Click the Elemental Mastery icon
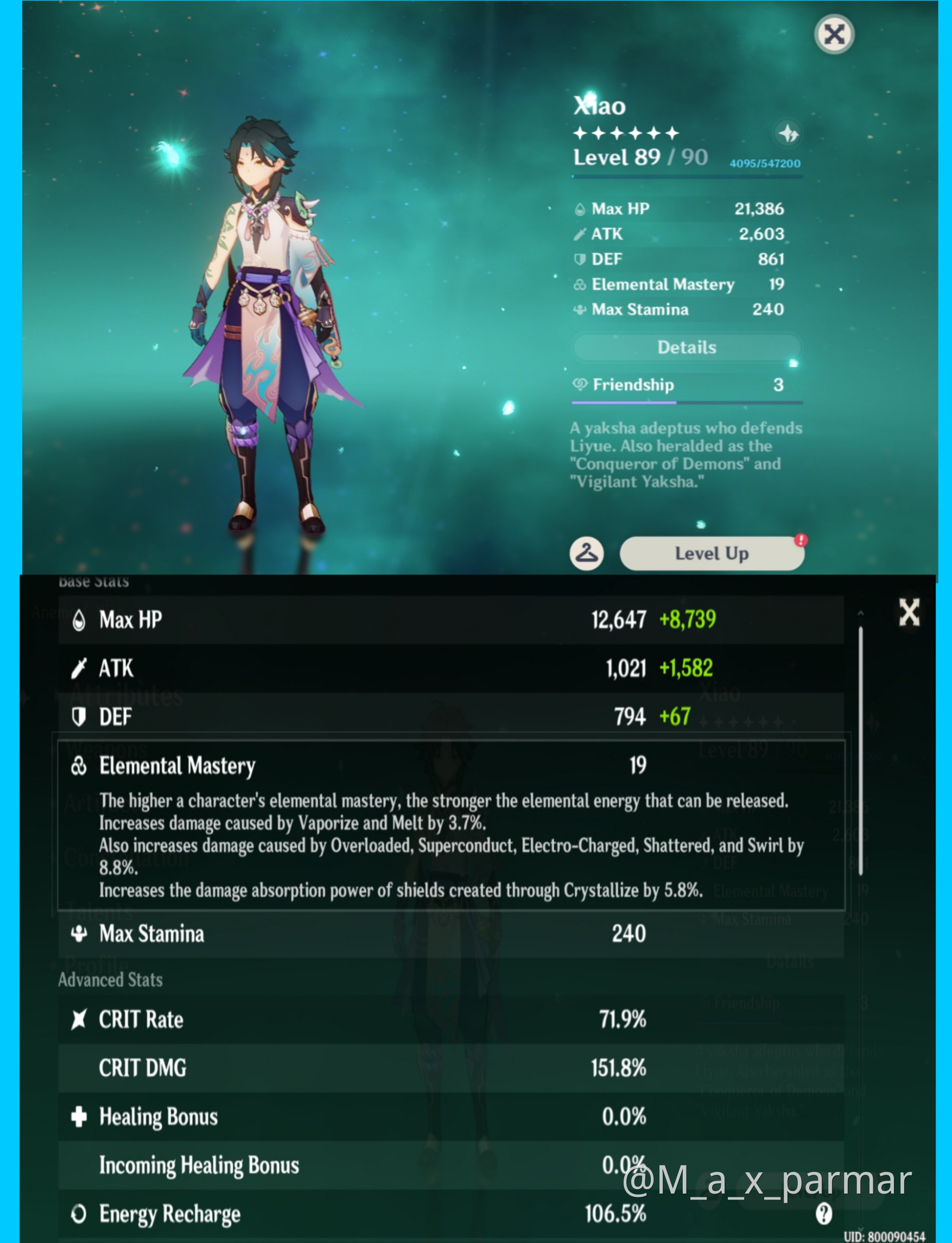Image resolution: width=952 pixels, height=1243 pixels. pos(80,765)
